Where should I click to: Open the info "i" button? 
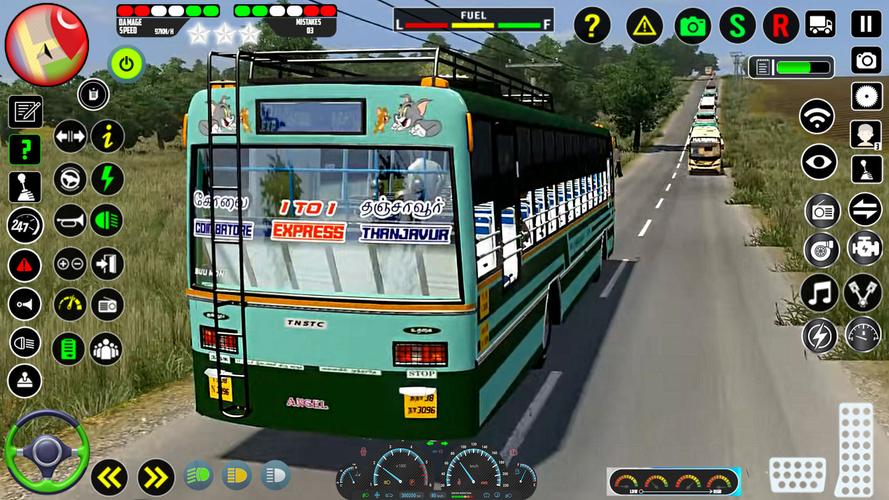107,136
